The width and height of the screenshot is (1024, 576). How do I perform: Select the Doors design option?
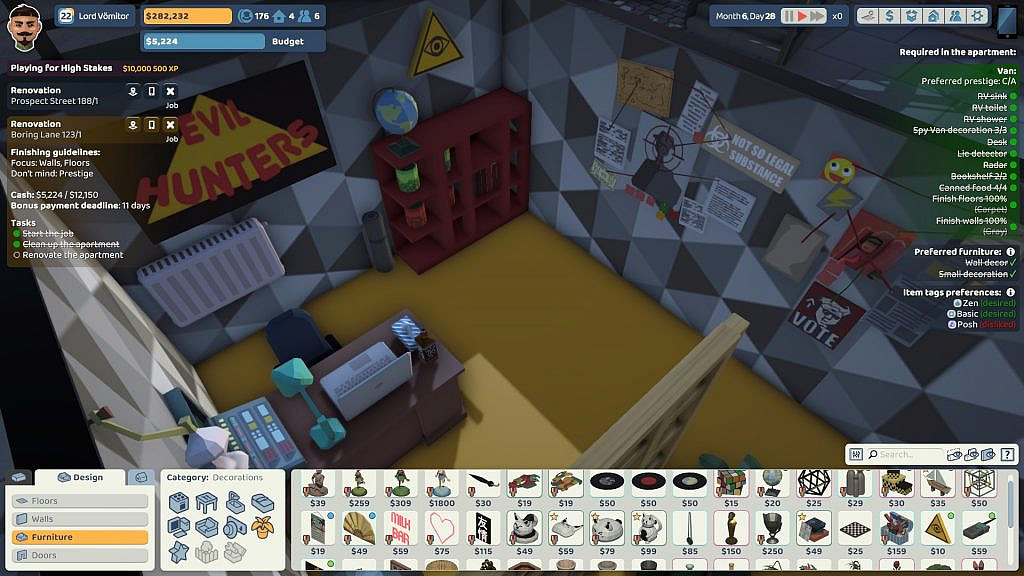tap(80, 555)
